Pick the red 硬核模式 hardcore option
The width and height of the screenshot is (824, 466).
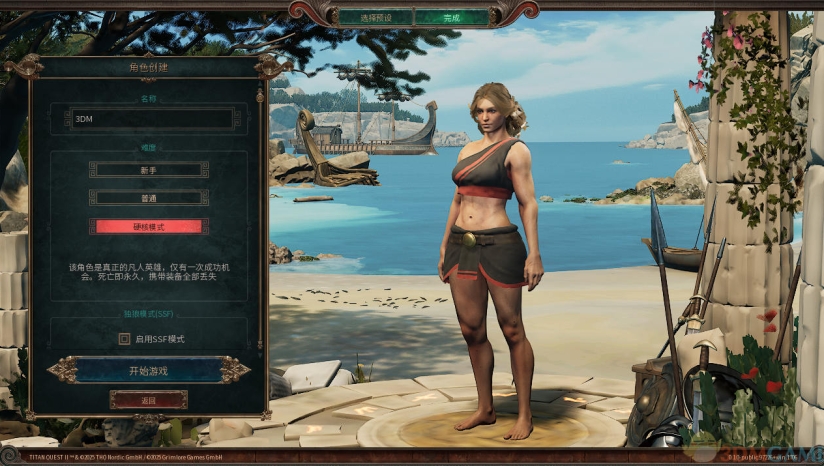point(148,227)
